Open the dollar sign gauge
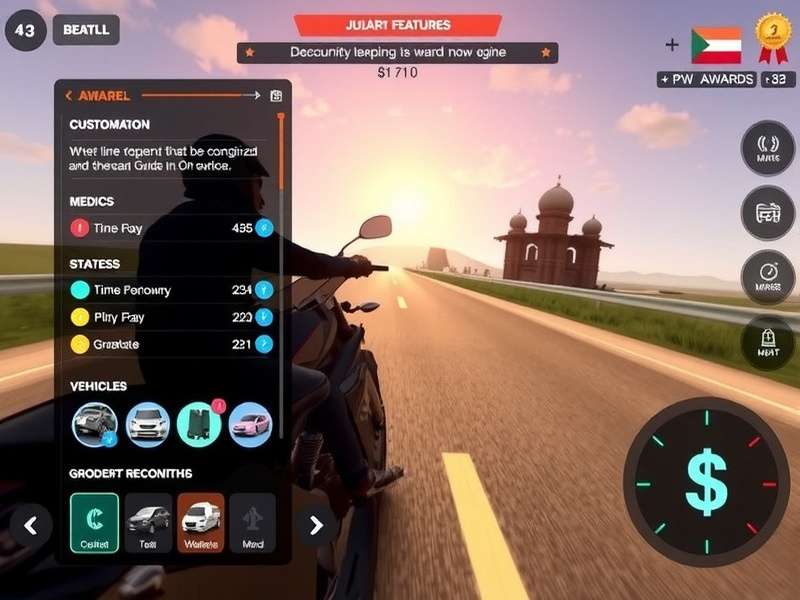This screenshot has width=800, height=600. [705, 481]
